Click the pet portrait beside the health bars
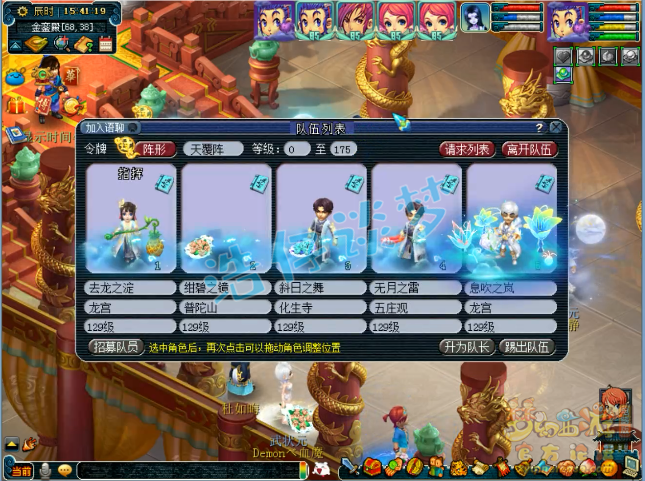The image size is (645, 481). pyautogui.click(x=475, y=20)
